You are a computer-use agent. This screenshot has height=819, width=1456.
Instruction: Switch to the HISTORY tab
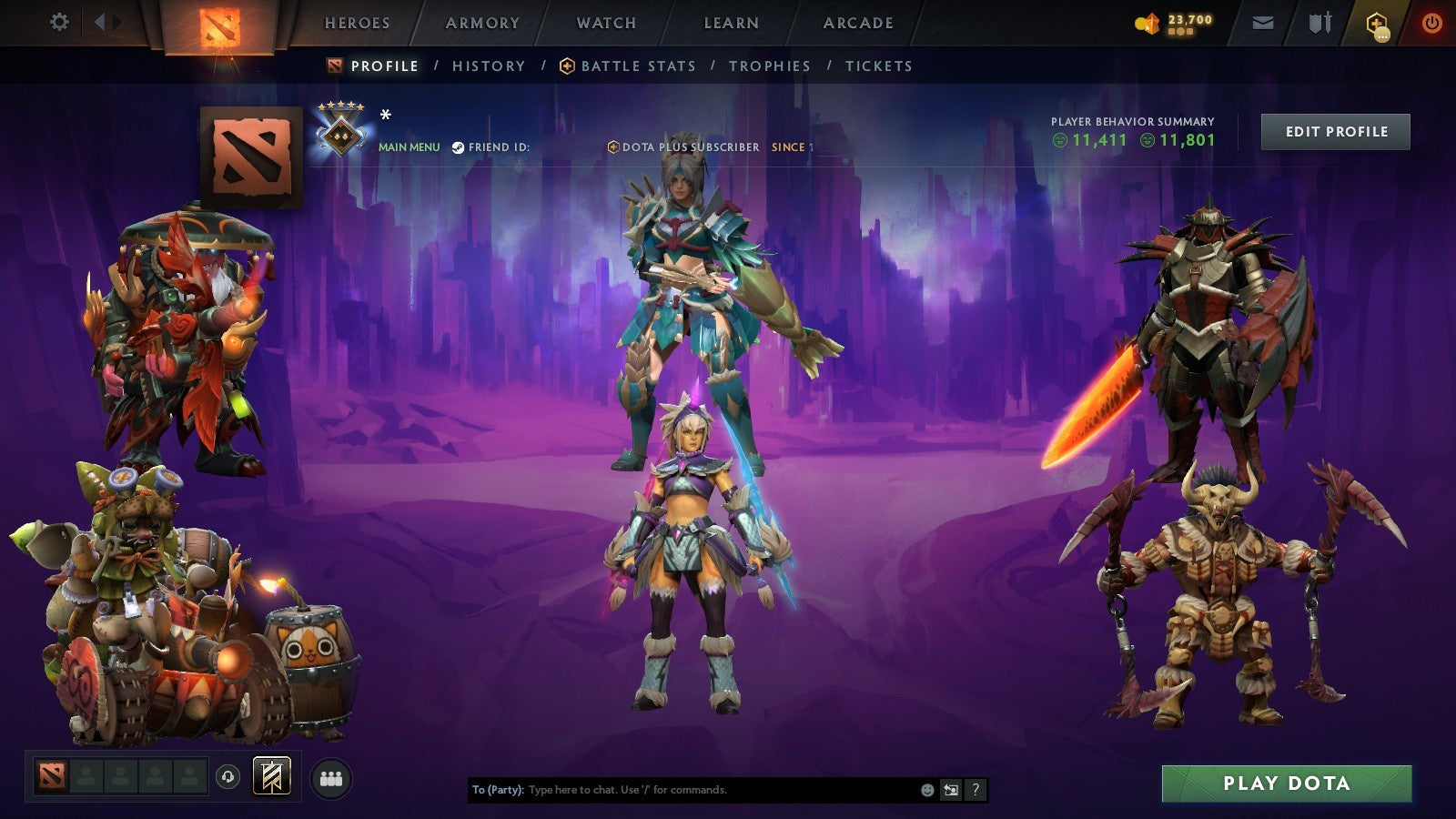click(488, 66)
